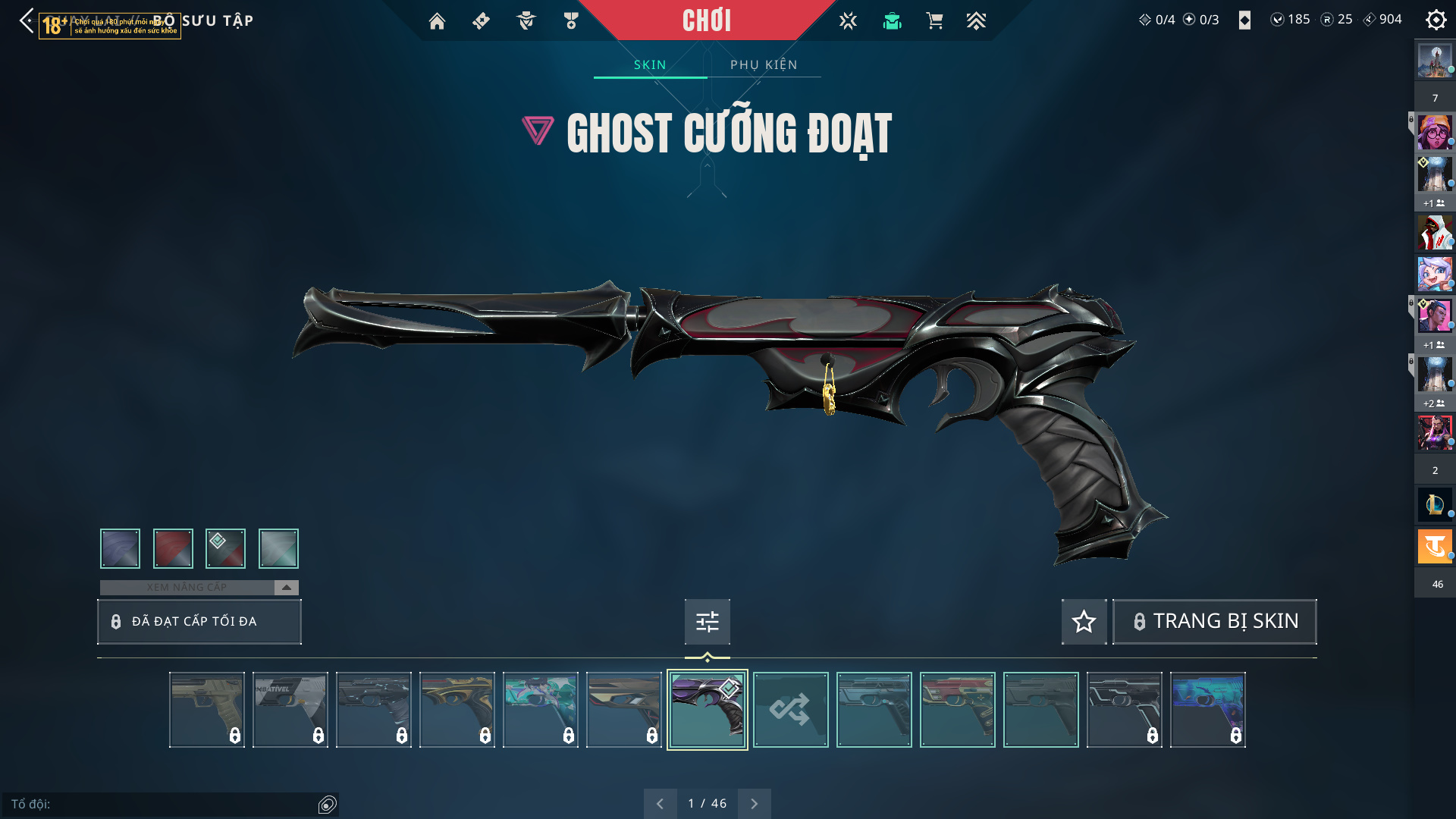Mark this skin as favorite with star
Screen dimensions: 1456x819
[x=1084, y=622]
